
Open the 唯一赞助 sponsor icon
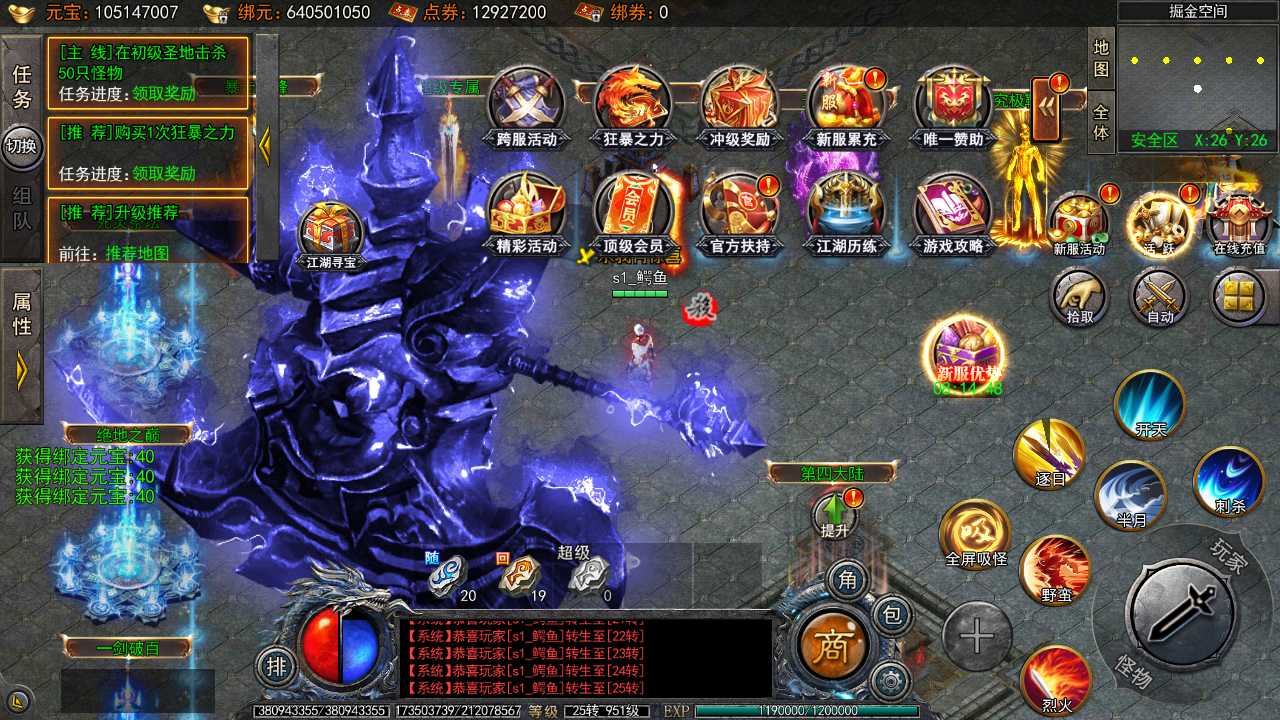pos(953,104)
